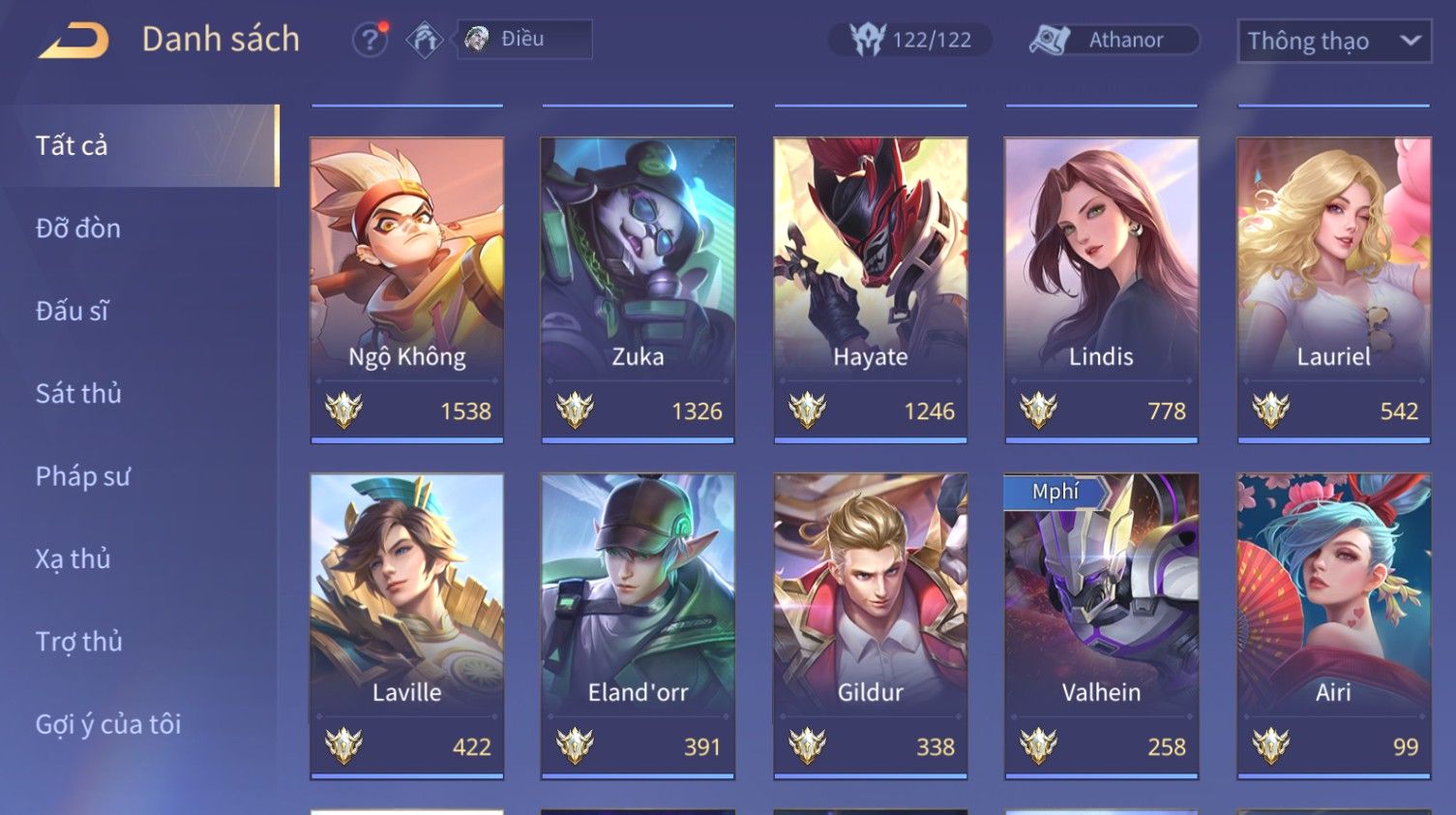The image size is (1456, 815).
Task: Choose the Airi hero card
Action: (x=1333, y=624)
